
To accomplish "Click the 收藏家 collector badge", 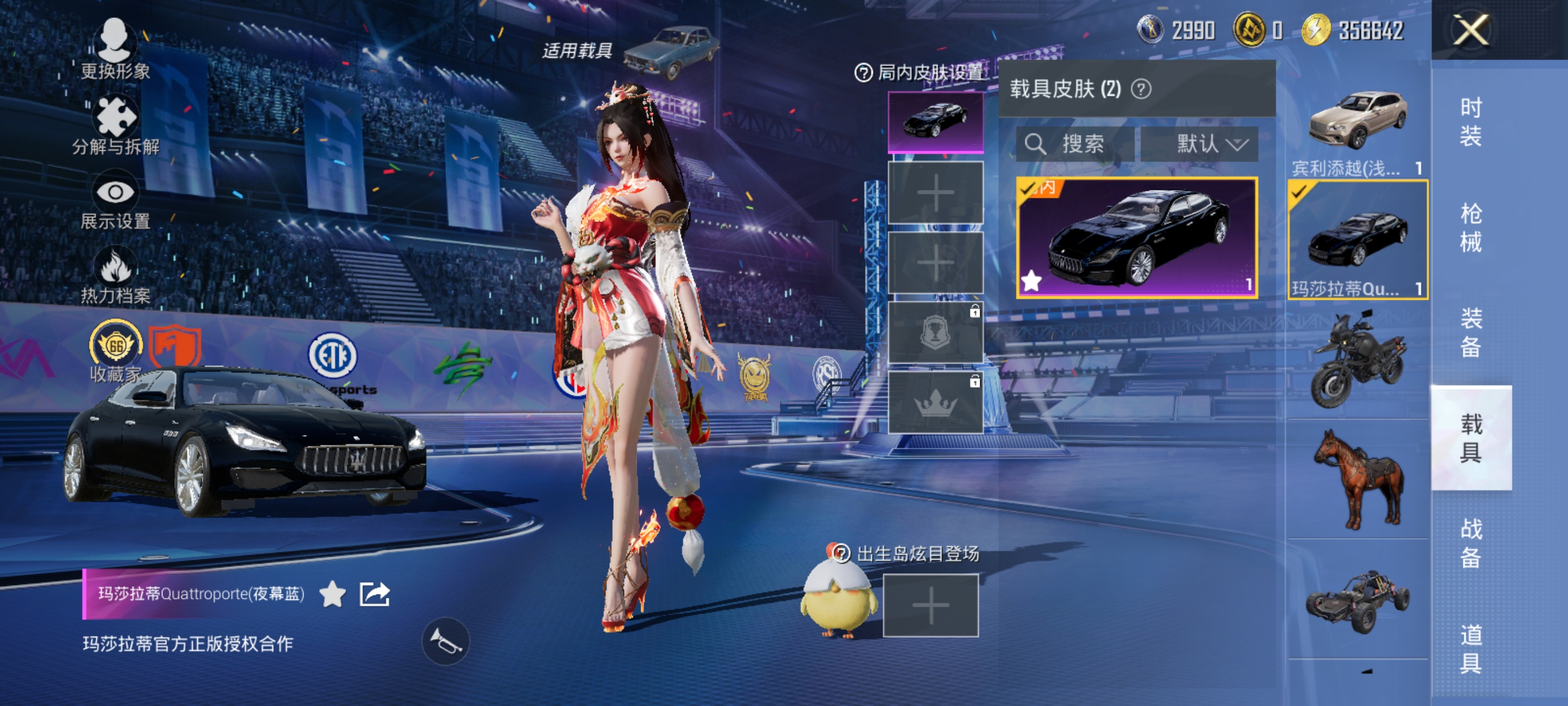I will [115, 351].
